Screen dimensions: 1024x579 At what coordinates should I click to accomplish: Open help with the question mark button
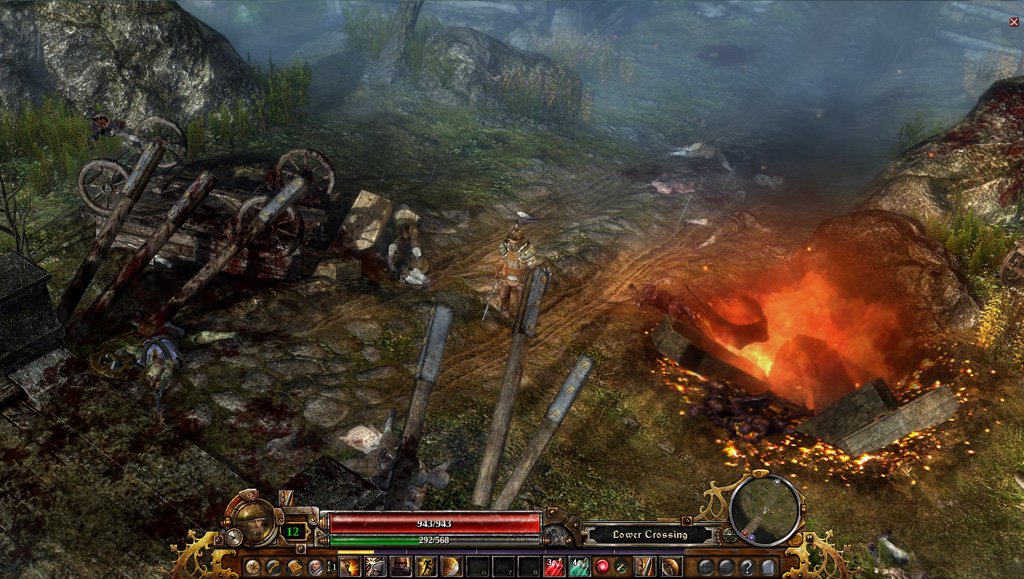(747, 567)
